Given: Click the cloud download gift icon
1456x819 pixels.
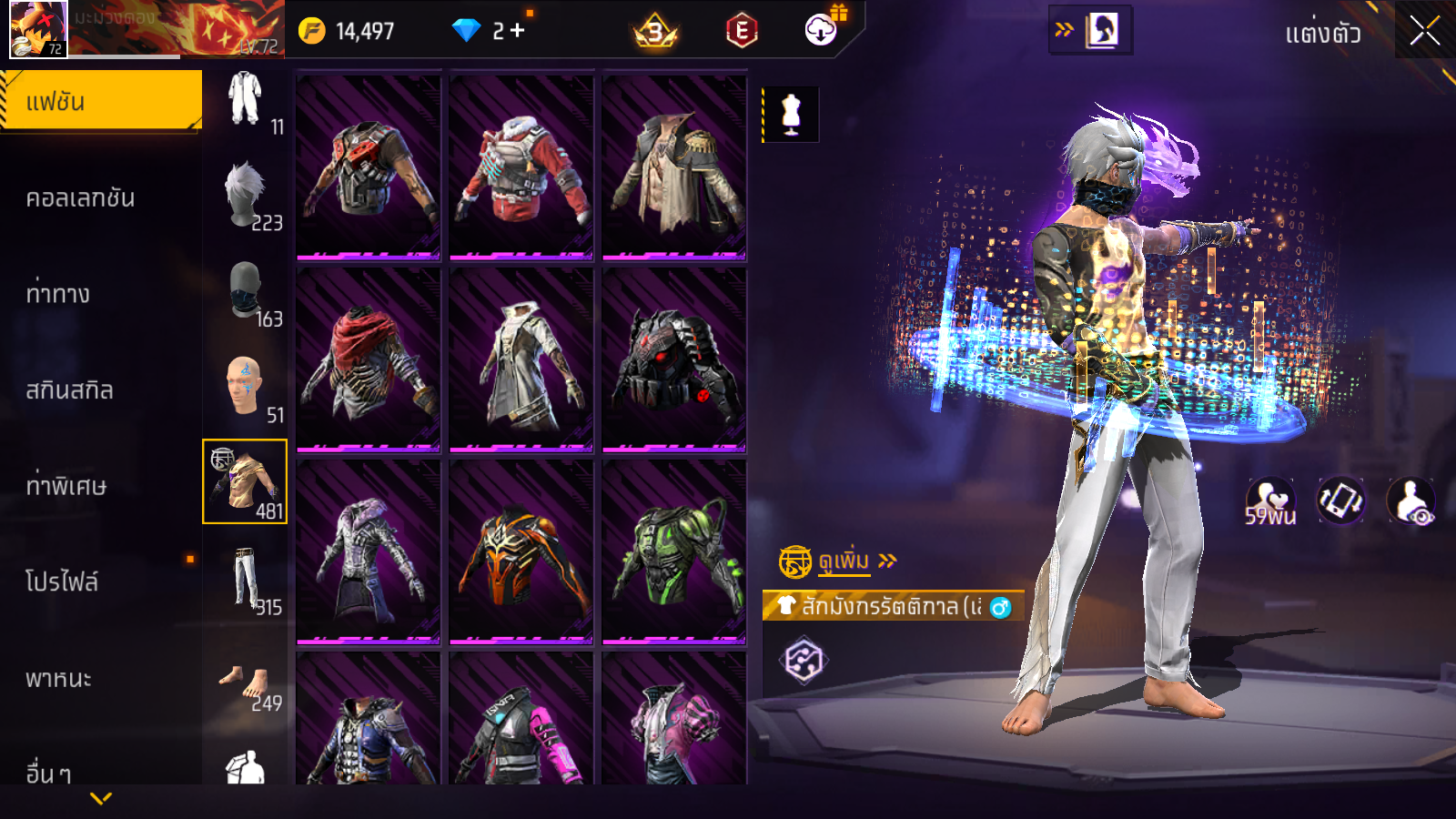Looking at the screenshot, I should pos(822,30).
